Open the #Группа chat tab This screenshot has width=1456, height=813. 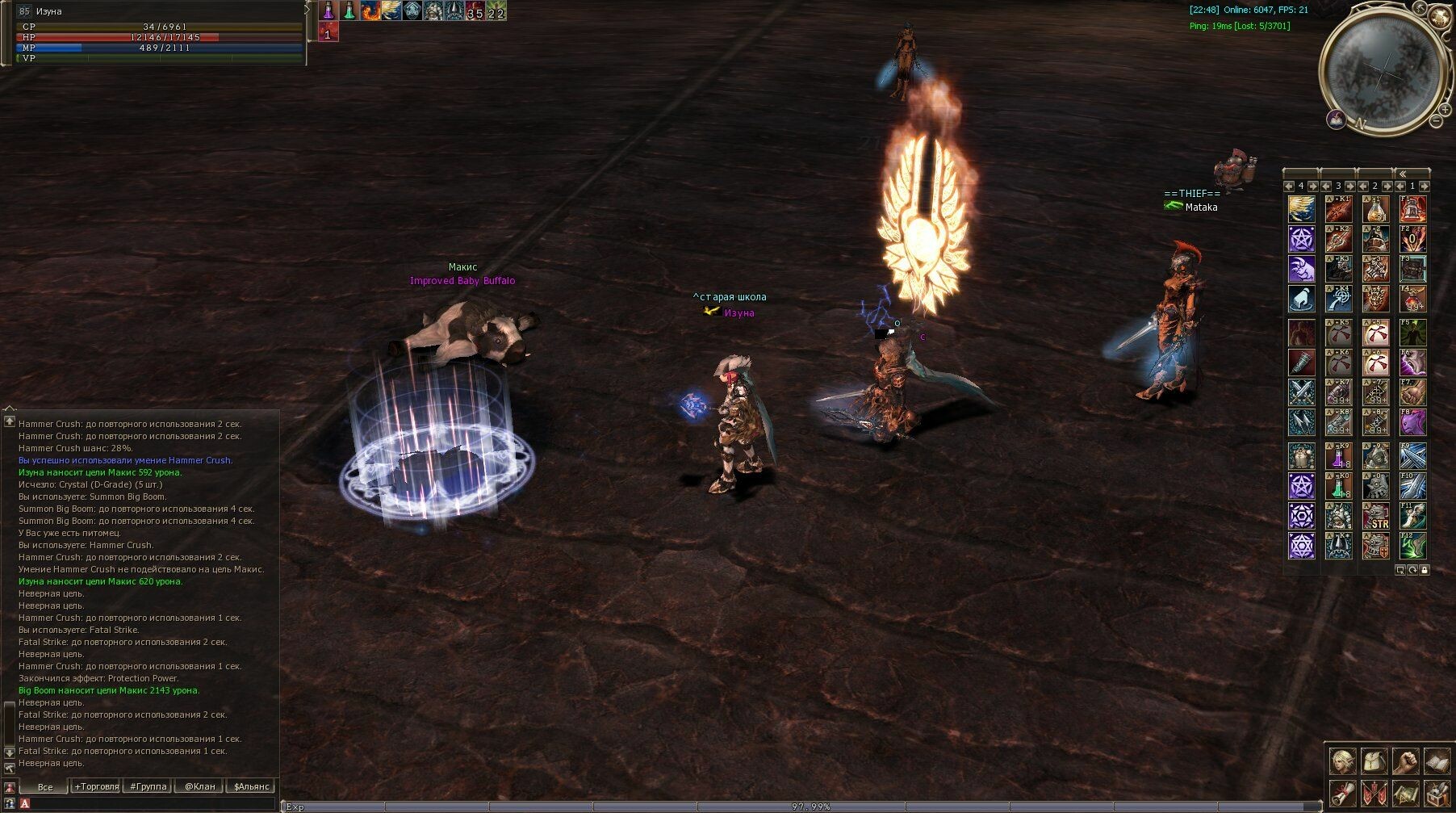149,786
